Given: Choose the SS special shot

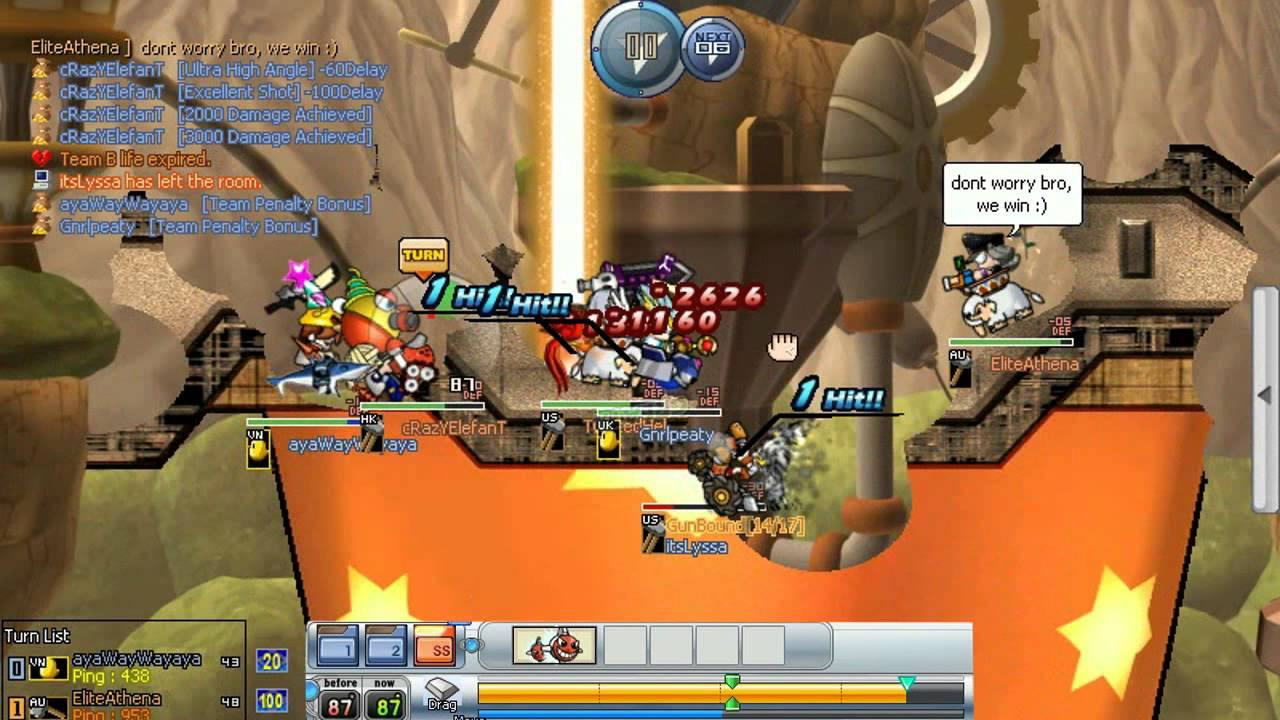Looking at the screenshot, I should point(435,647).
